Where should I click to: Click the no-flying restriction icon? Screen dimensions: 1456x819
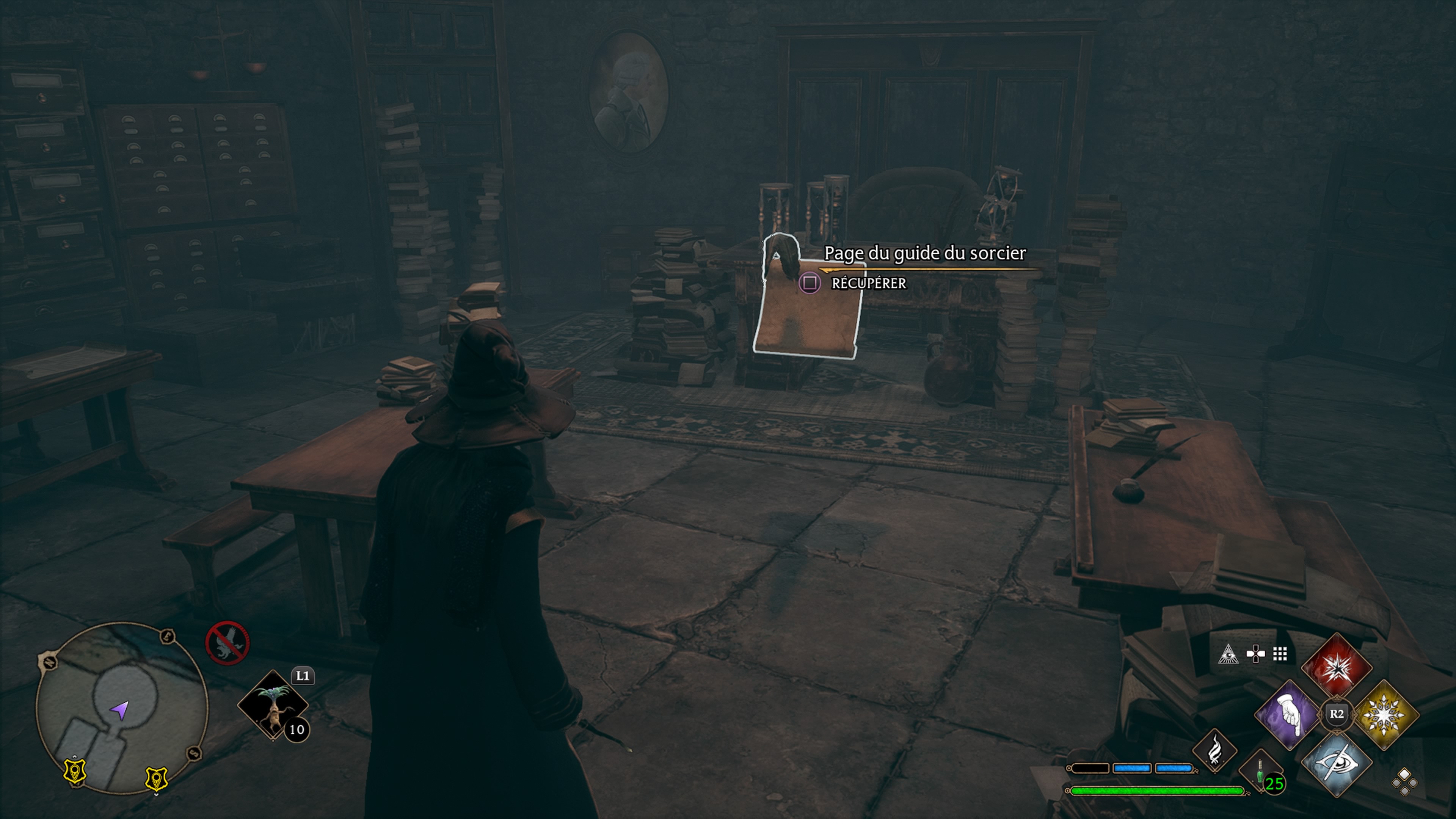(227, 643)
